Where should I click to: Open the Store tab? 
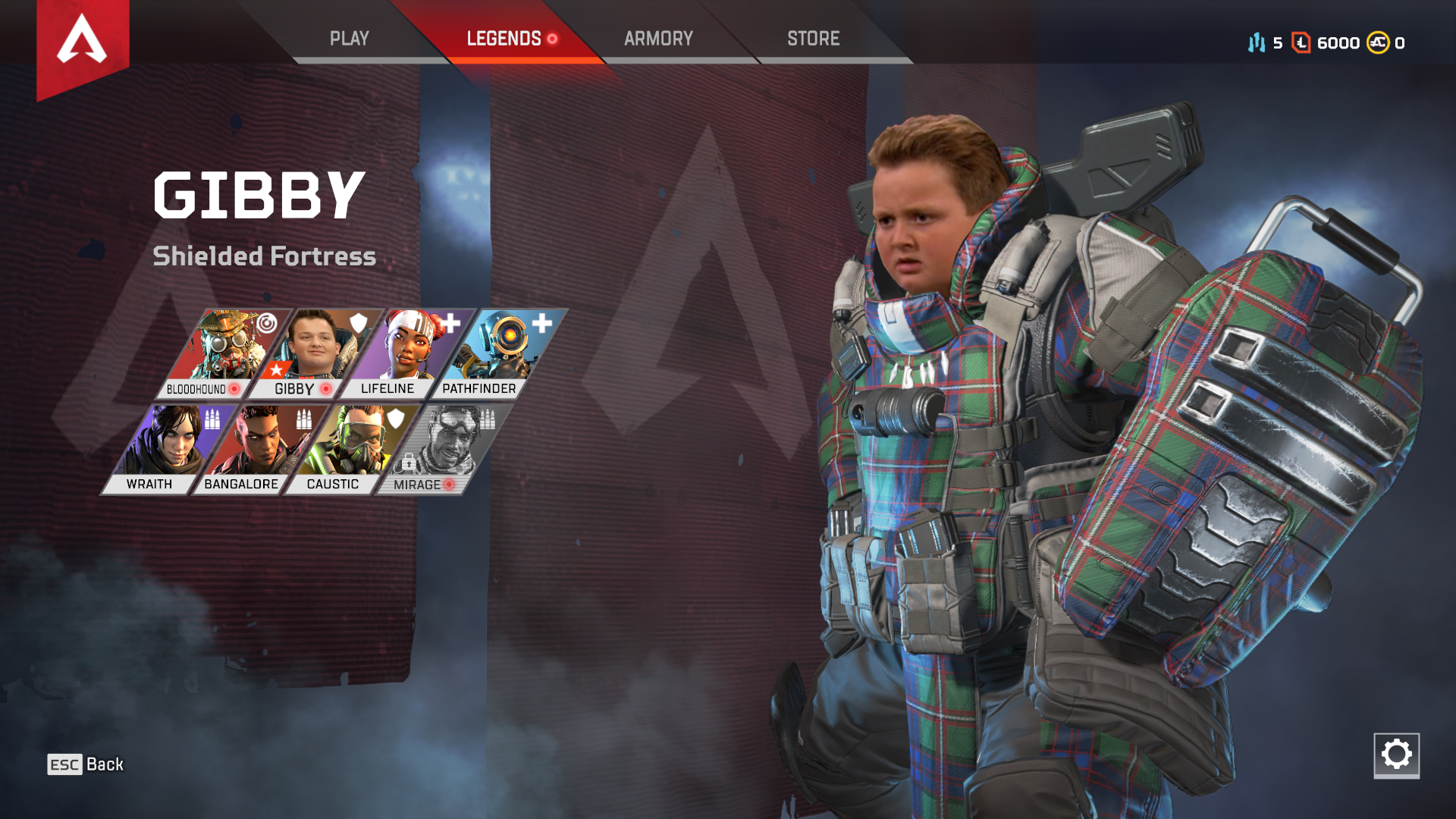point(813,39)
